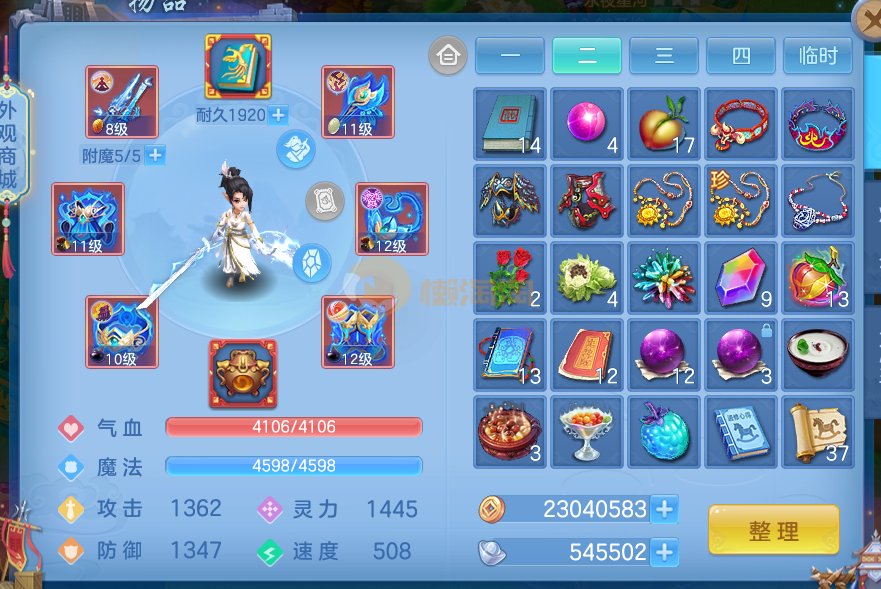This screenshot has height=589, width=881.
Task: Click the plus next to 耐久1920
Action: point(278,115)
